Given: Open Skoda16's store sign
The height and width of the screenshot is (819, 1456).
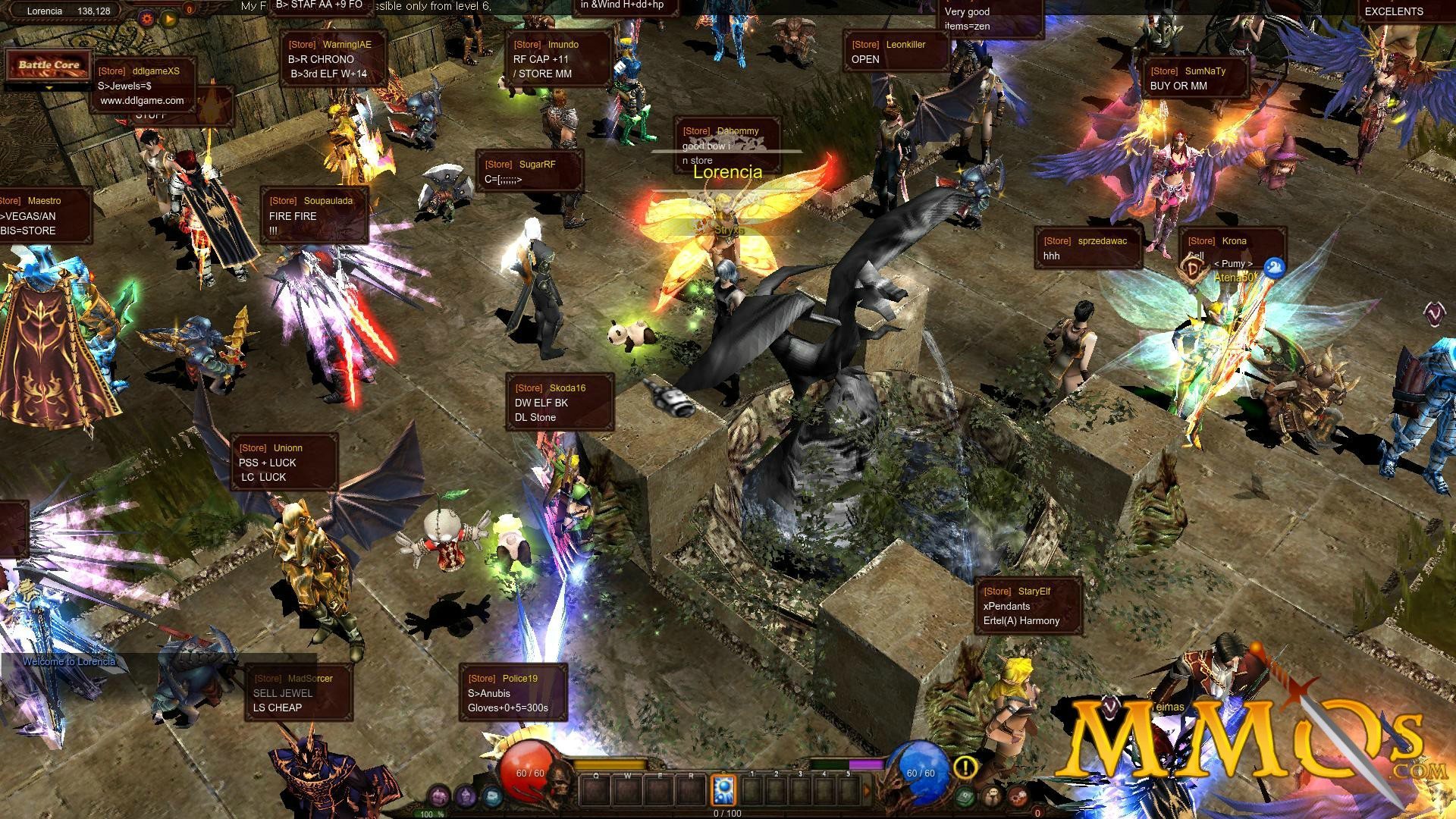Looking at the screenshot, I should [x=560, y=403].
